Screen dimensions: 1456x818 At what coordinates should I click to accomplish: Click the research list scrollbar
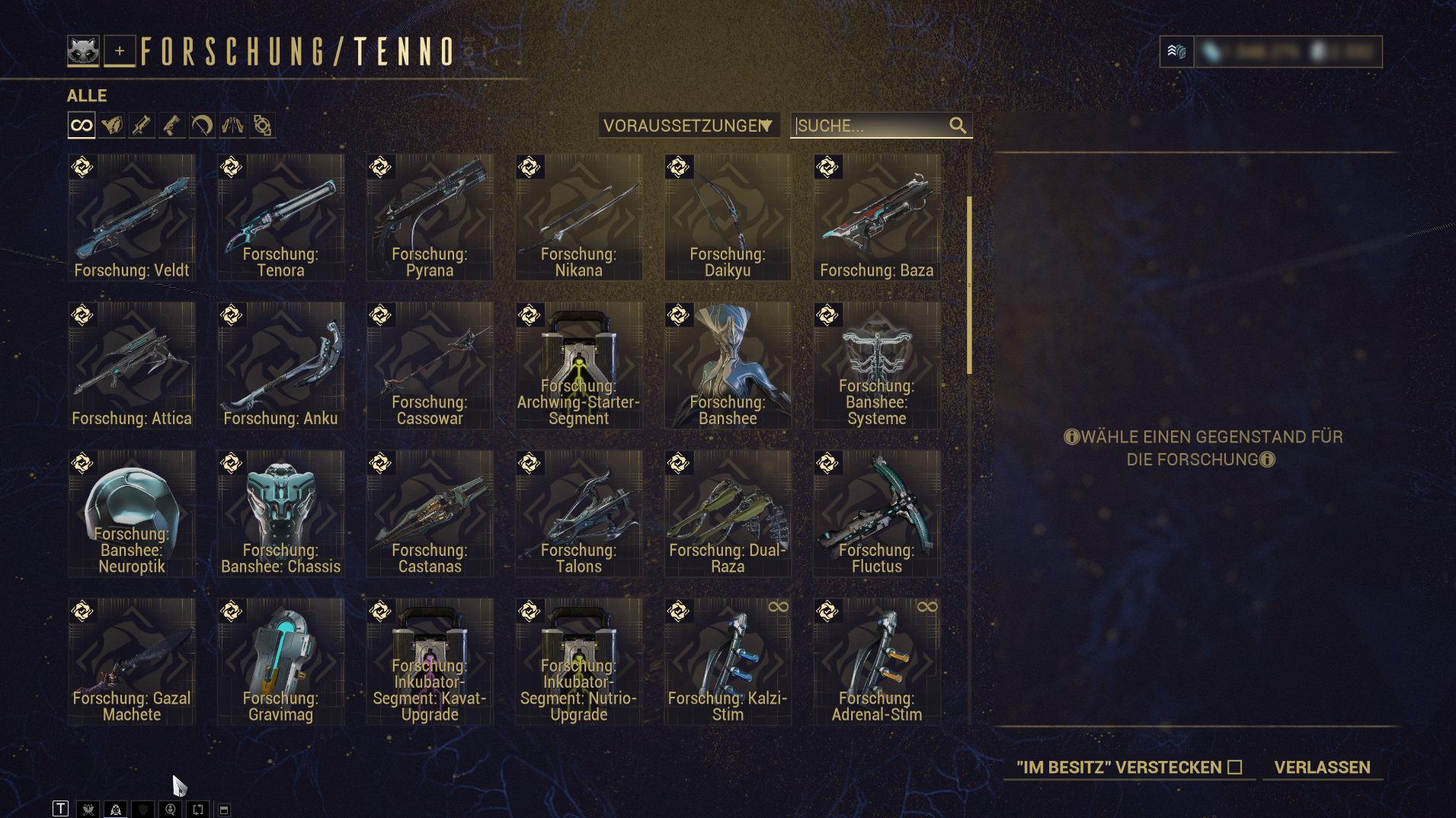click(x=969, y=286)
